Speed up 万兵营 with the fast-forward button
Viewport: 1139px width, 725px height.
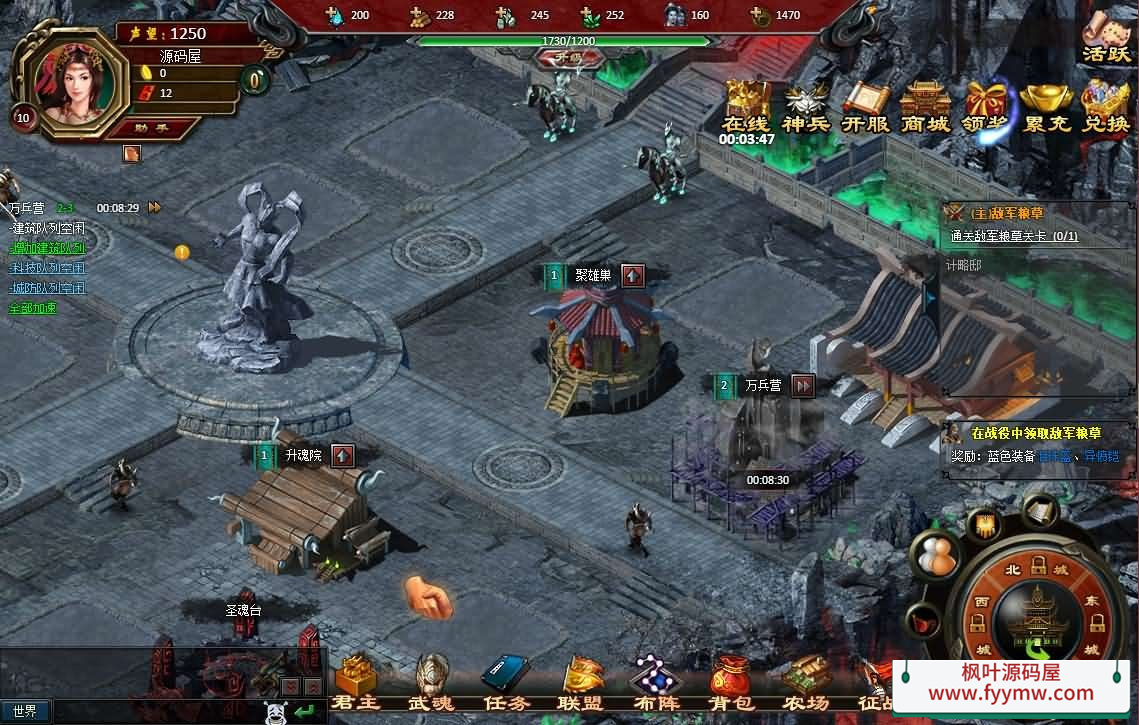[802, 386]
